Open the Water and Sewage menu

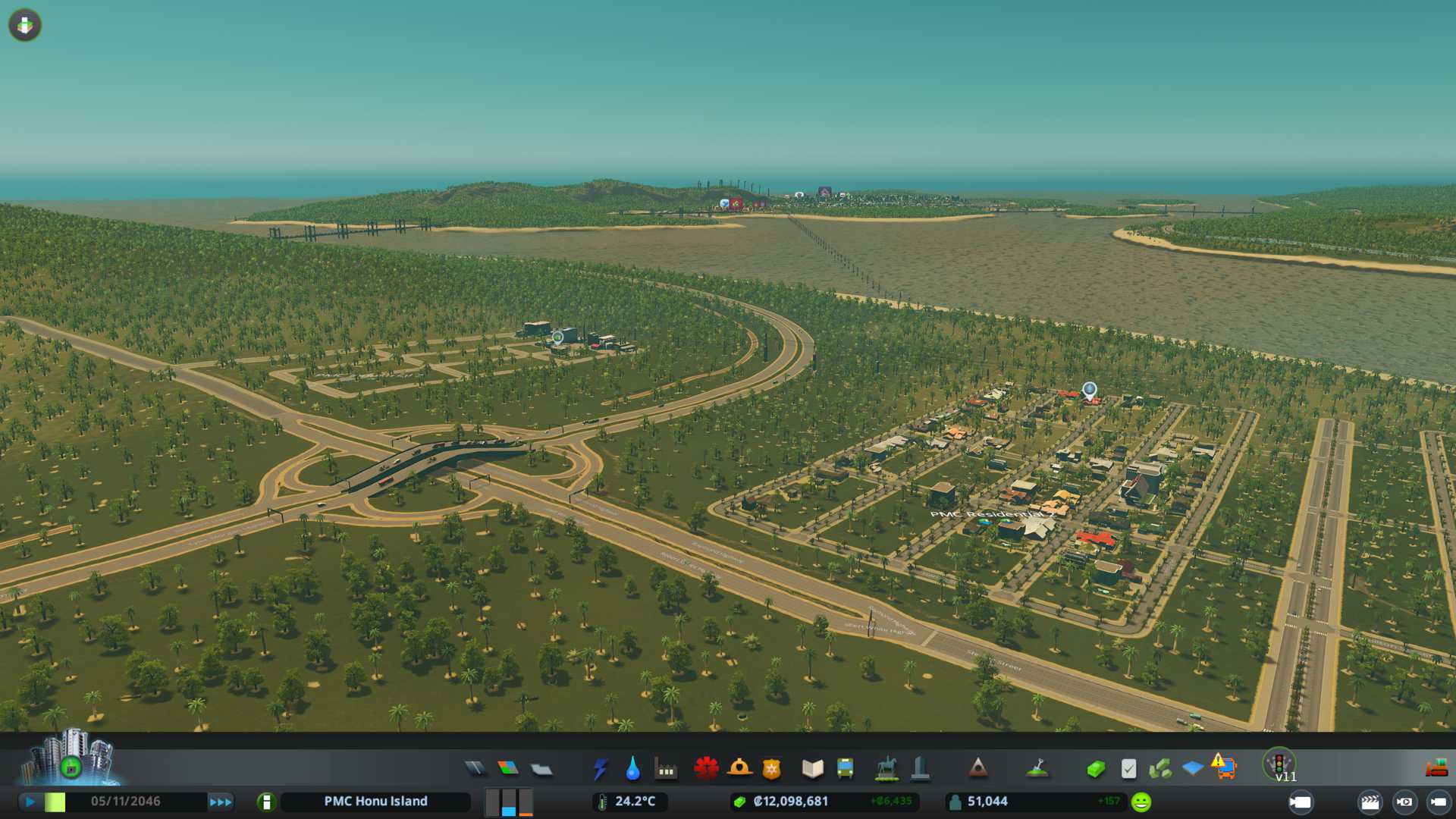coord(633,769)
